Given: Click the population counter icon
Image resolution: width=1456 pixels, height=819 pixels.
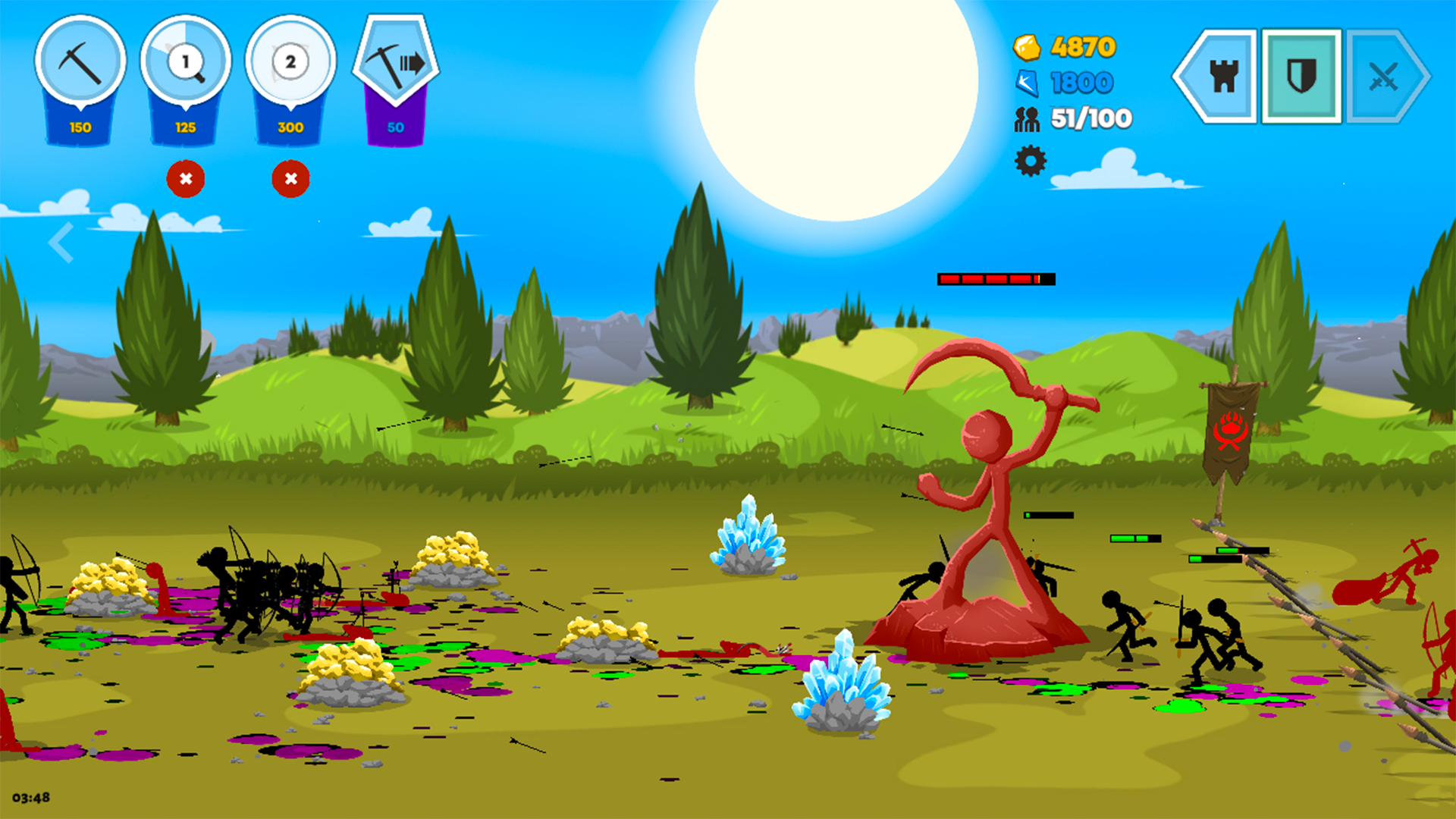Looking at the screenshot, I should click(x=1028, y=118).
